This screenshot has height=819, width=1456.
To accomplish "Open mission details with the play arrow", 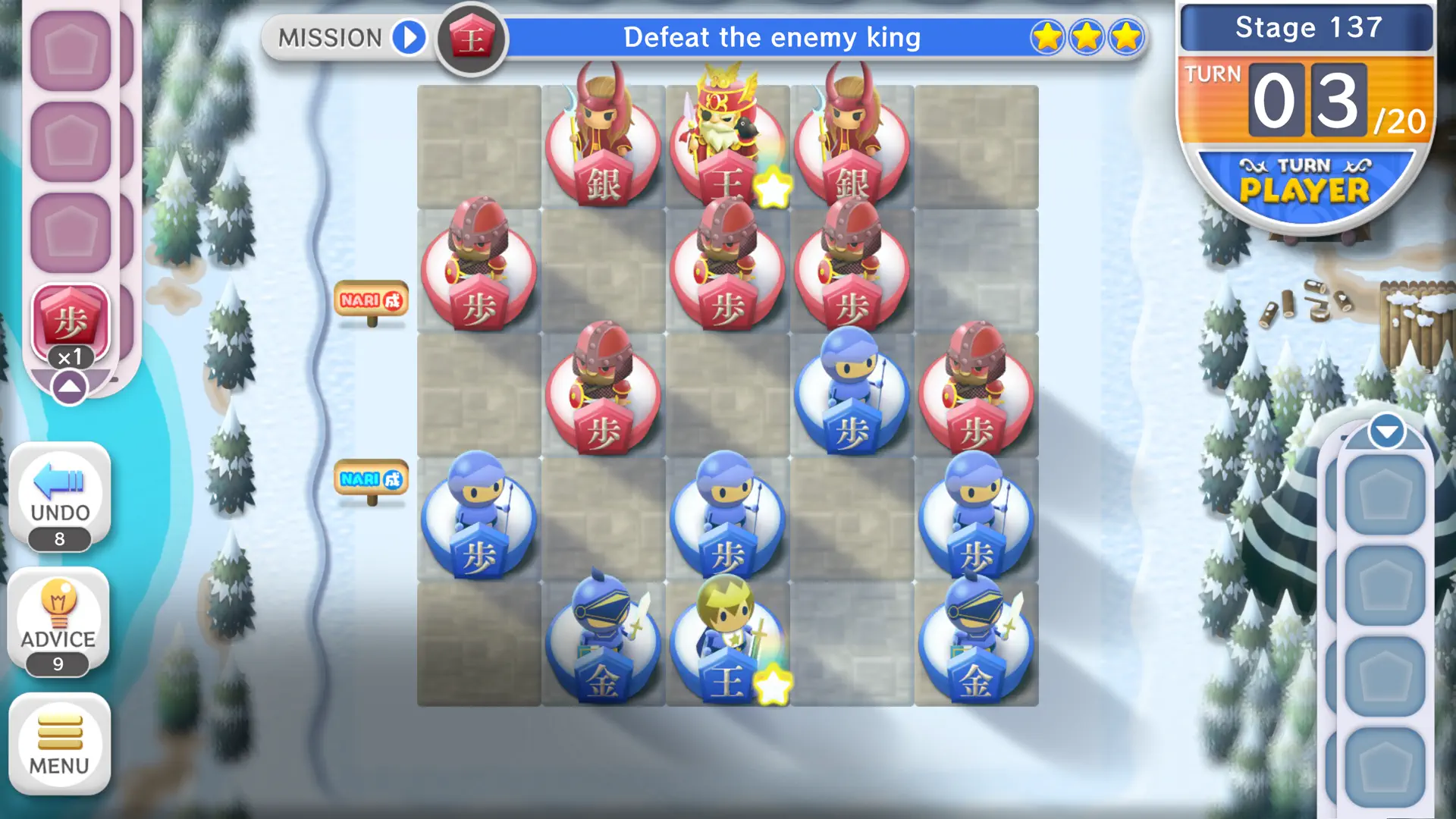I will point(408,38).
